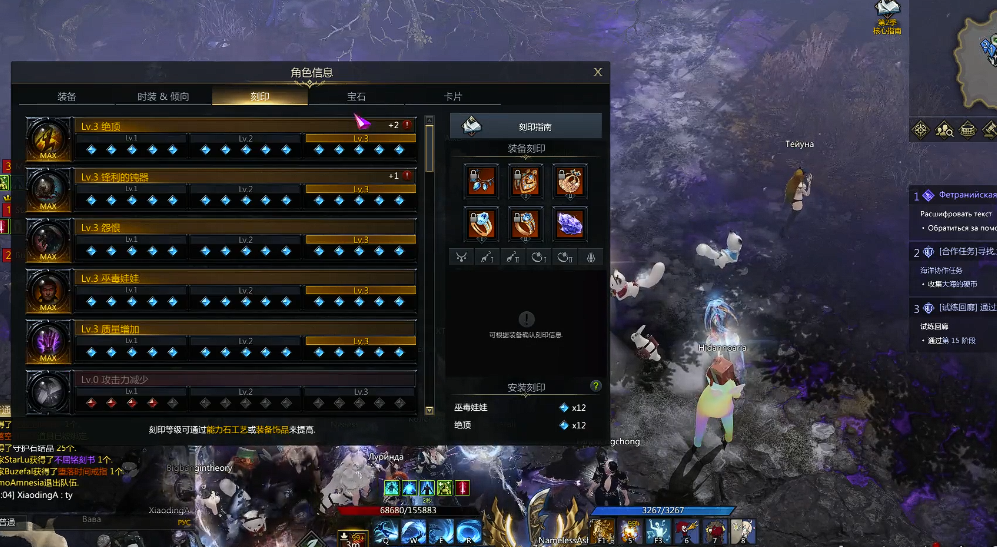Select the purple ability stone slot
The height and width of the screenshot is (547, 997).
pos(570,222)
